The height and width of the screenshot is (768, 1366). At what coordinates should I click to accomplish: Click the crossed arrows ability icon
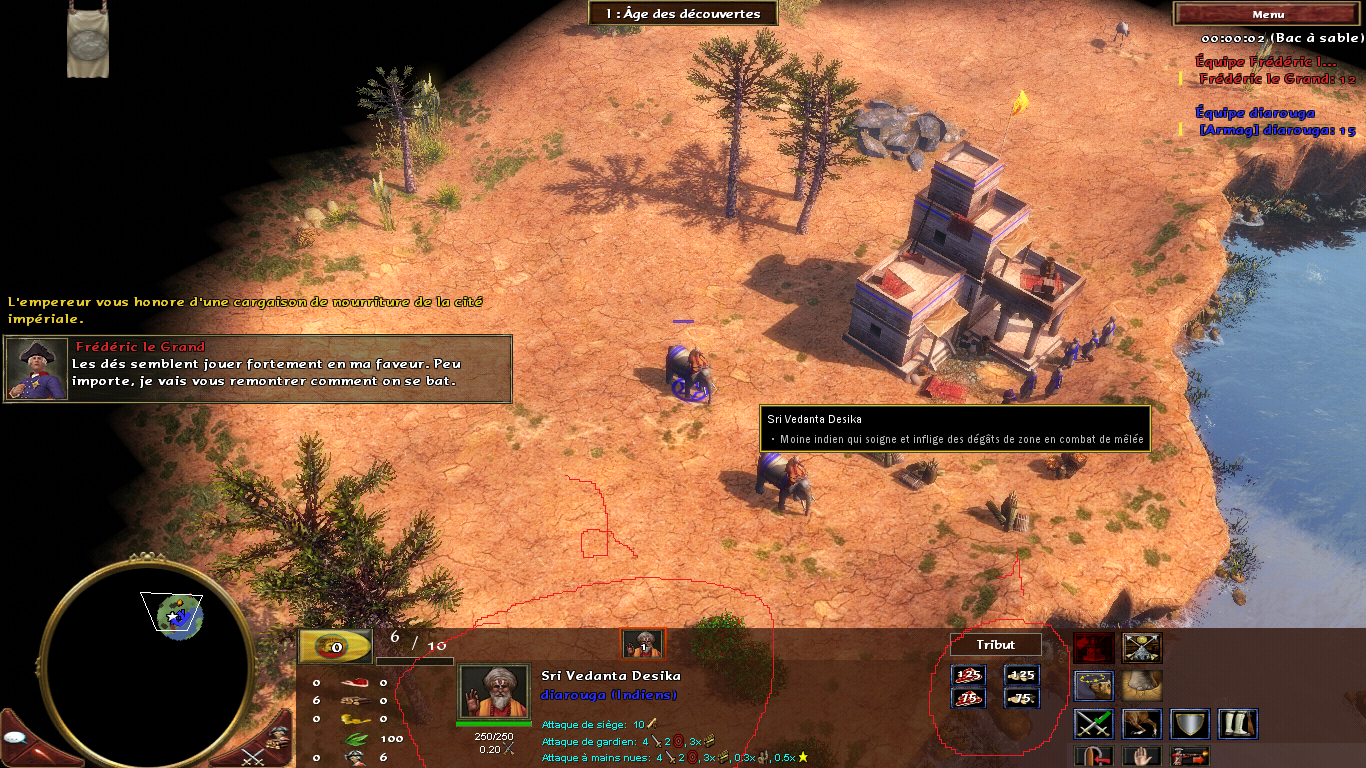point(1142,647)
